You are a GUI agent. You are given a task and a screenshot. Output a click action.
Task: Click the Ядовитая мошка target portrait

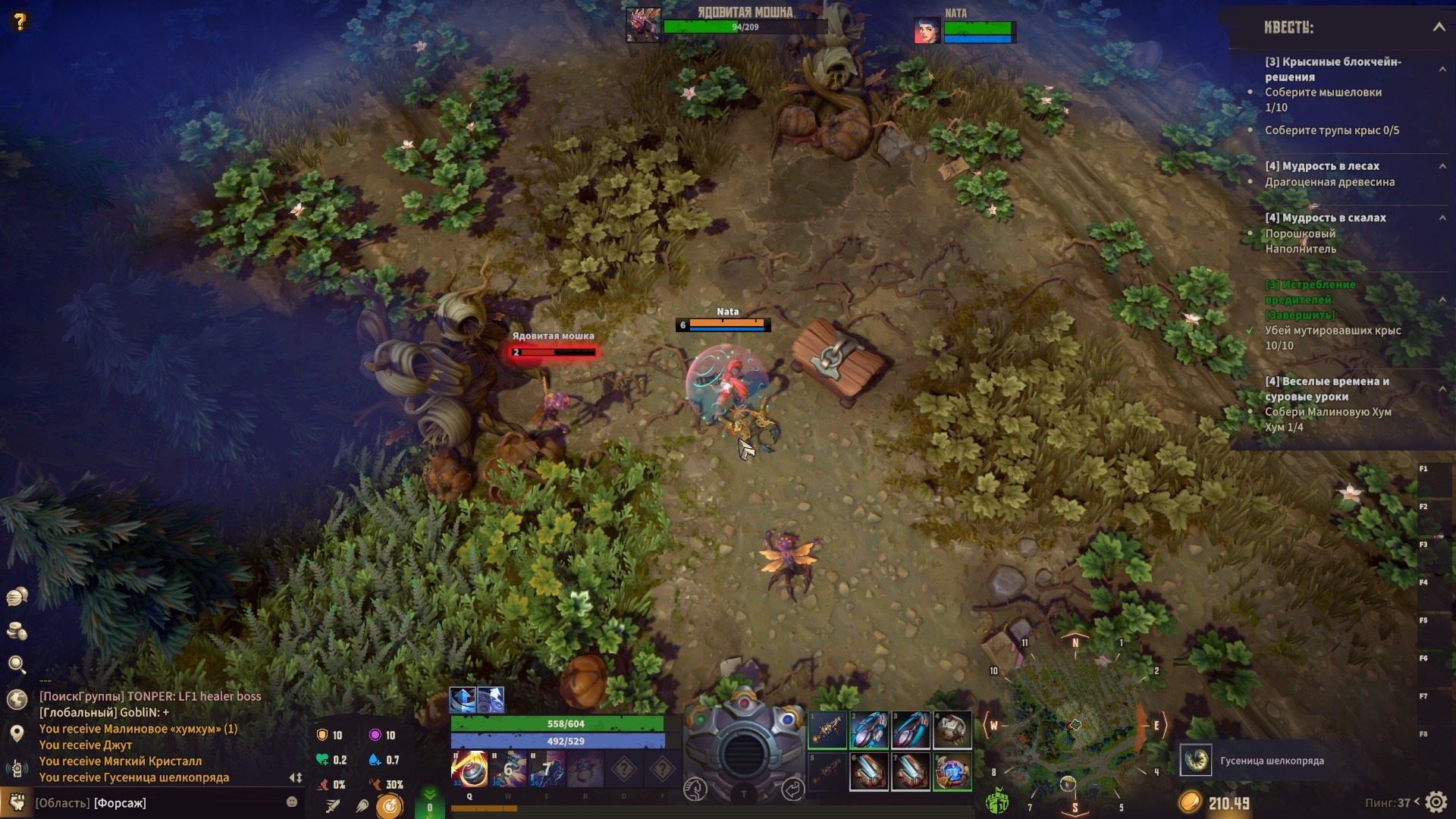pyautogui.click(x=643, y=25)
